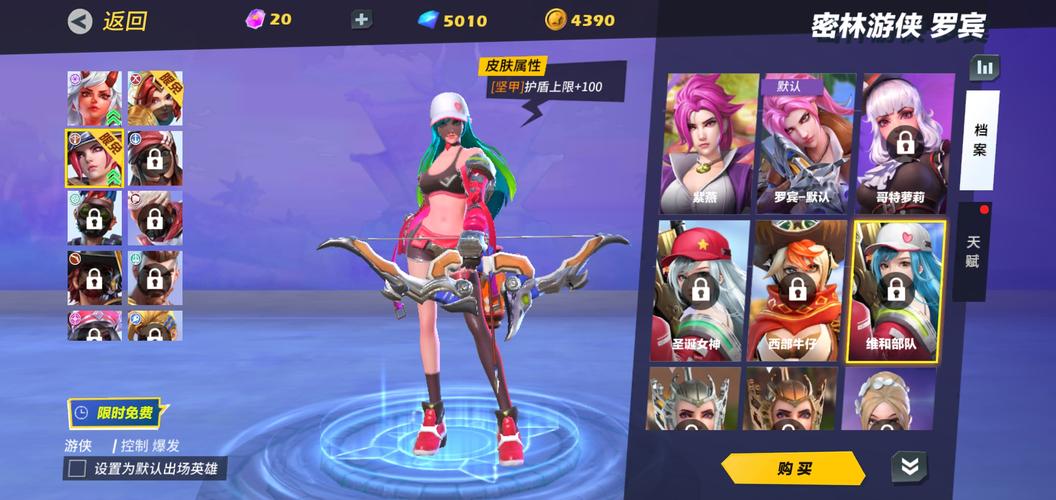
Task: Open the bar chart stats icon
Action: pyautogui.click(x=985, y=68)
